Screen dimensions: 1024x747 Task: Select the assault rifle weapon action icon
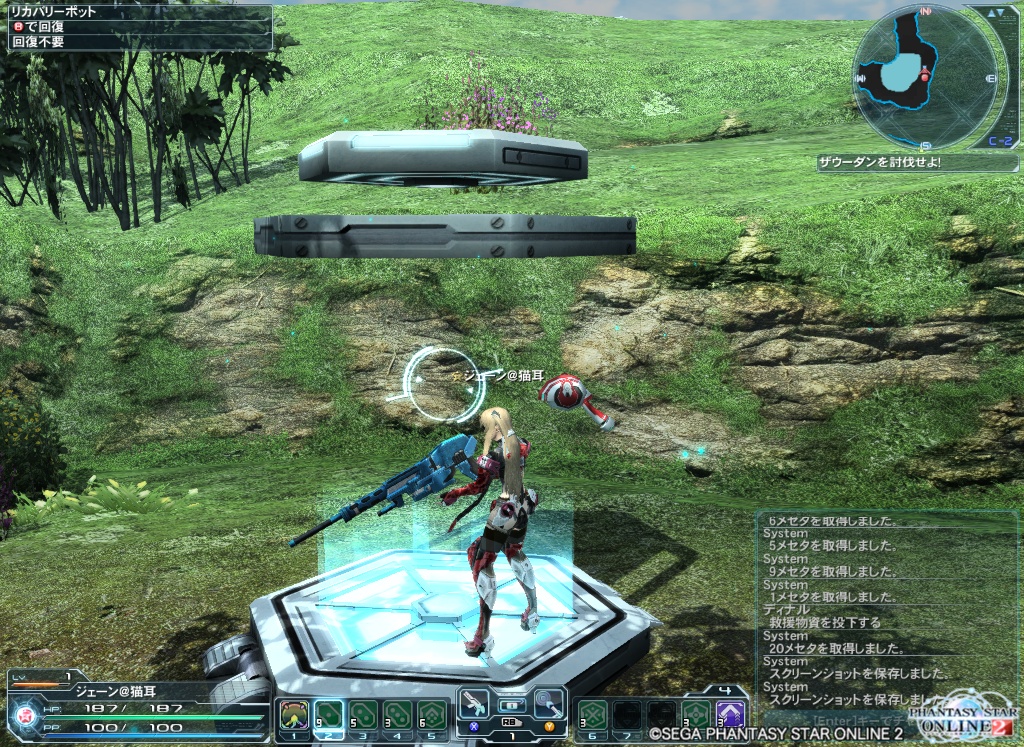pos(475,703)
